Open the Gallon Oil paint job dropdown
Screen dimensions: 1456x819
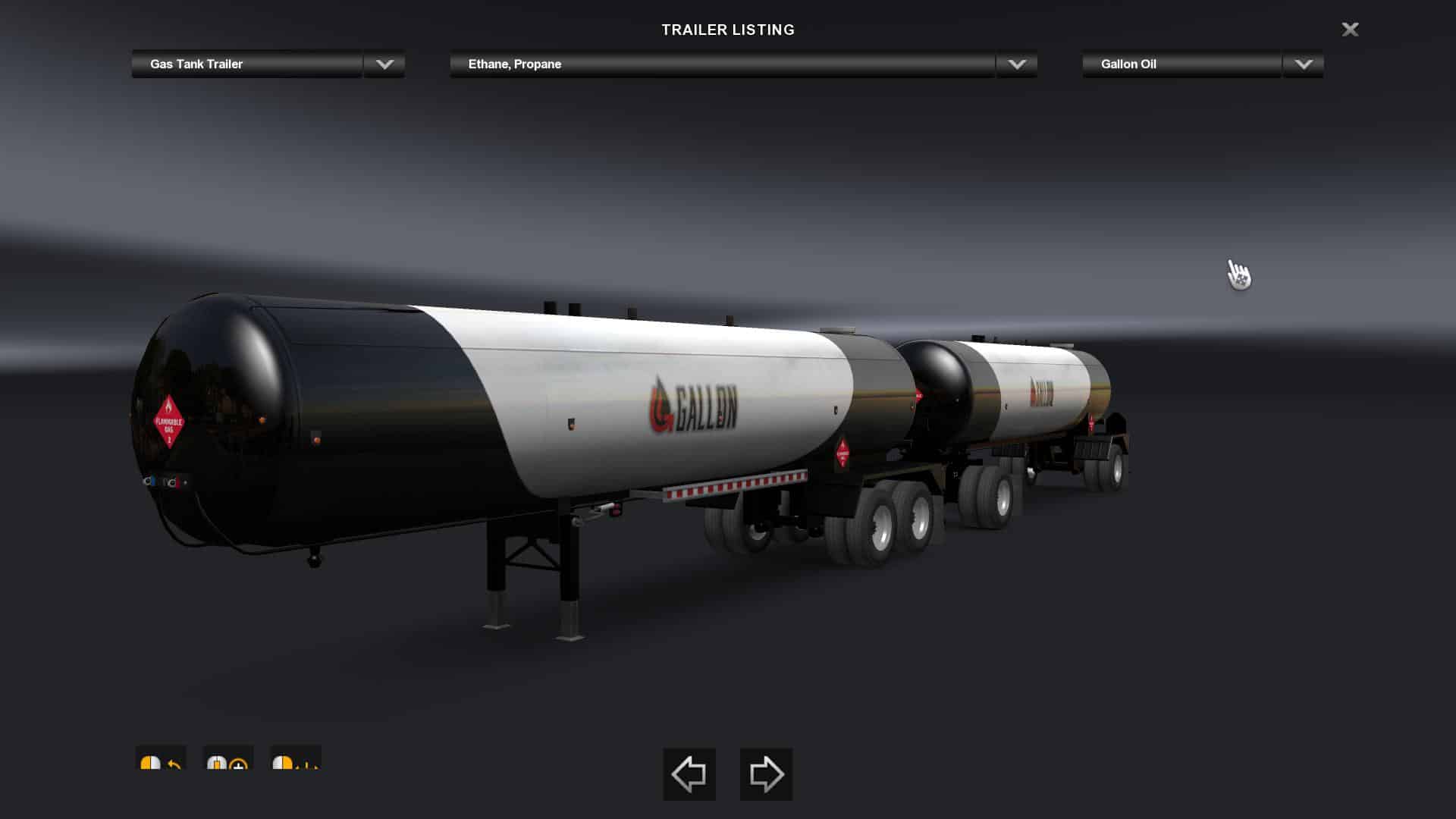pyautogui.click(x=1302, y=64)
